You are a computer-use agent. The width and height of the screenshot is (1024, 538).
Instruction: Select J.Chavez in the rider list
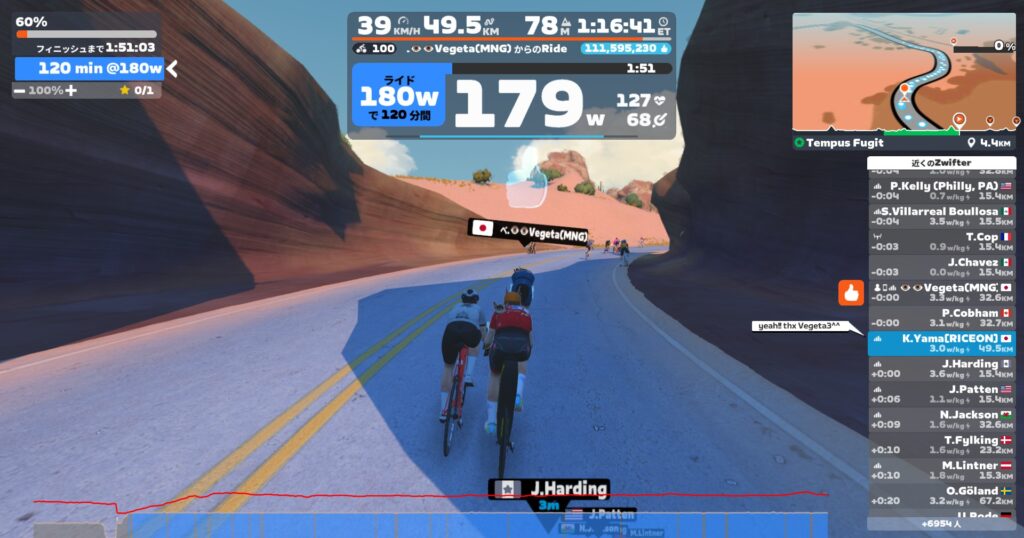coord(941,267)
